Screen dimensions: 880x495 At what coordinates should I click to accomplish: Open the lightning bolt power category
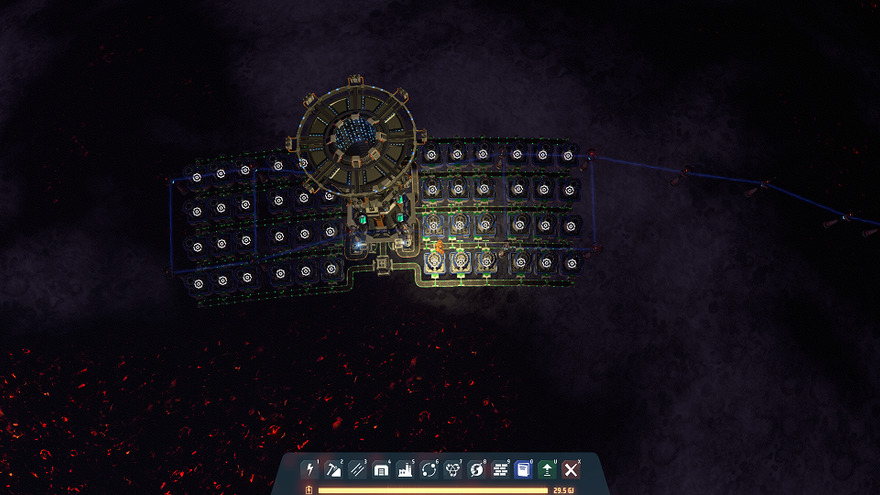(308, 469)
